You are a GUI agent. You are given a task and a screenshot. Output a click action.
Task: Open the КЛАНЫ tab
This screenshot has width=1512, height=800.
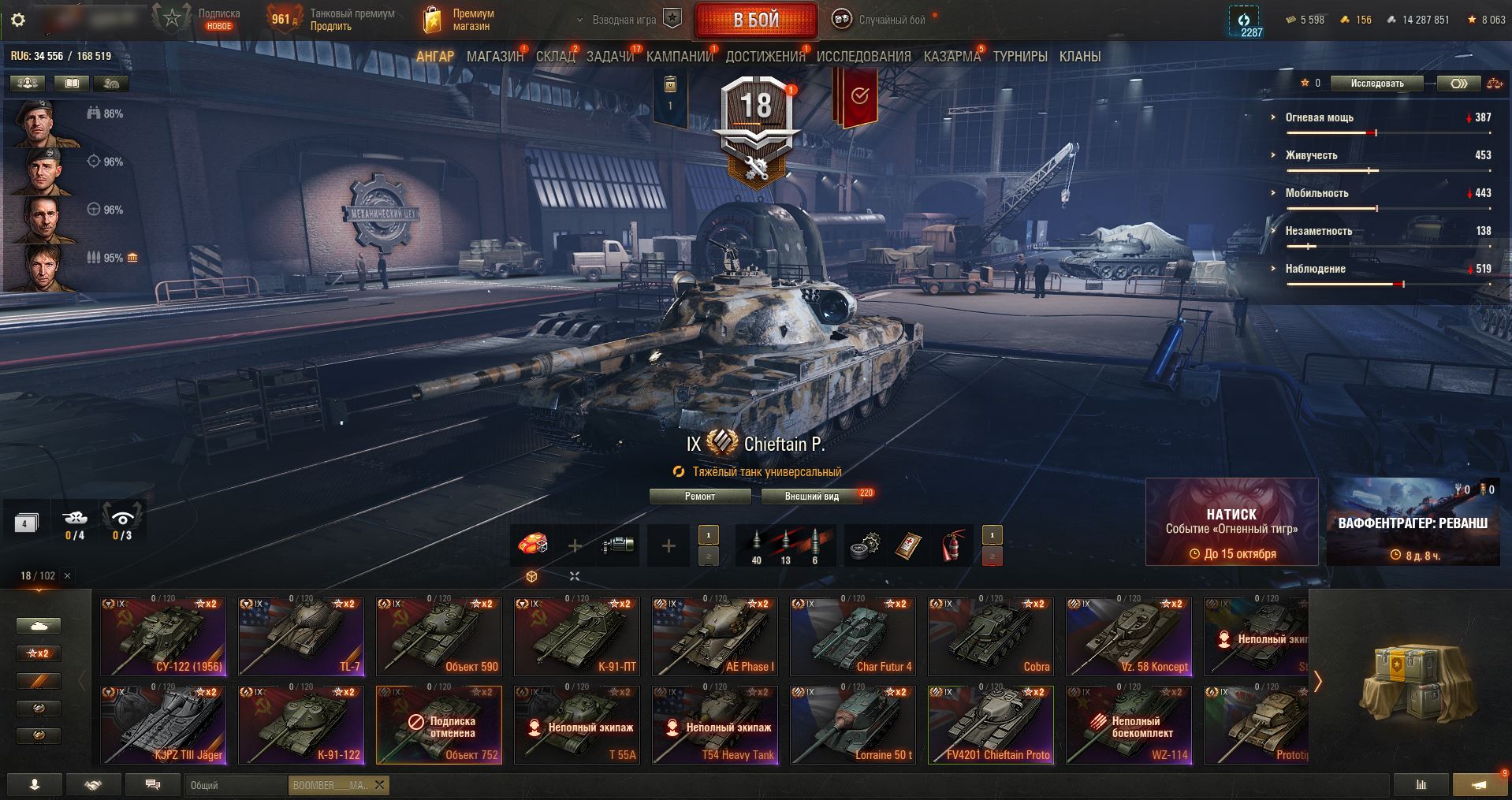pyautogui.click(x=1079, y=57)
